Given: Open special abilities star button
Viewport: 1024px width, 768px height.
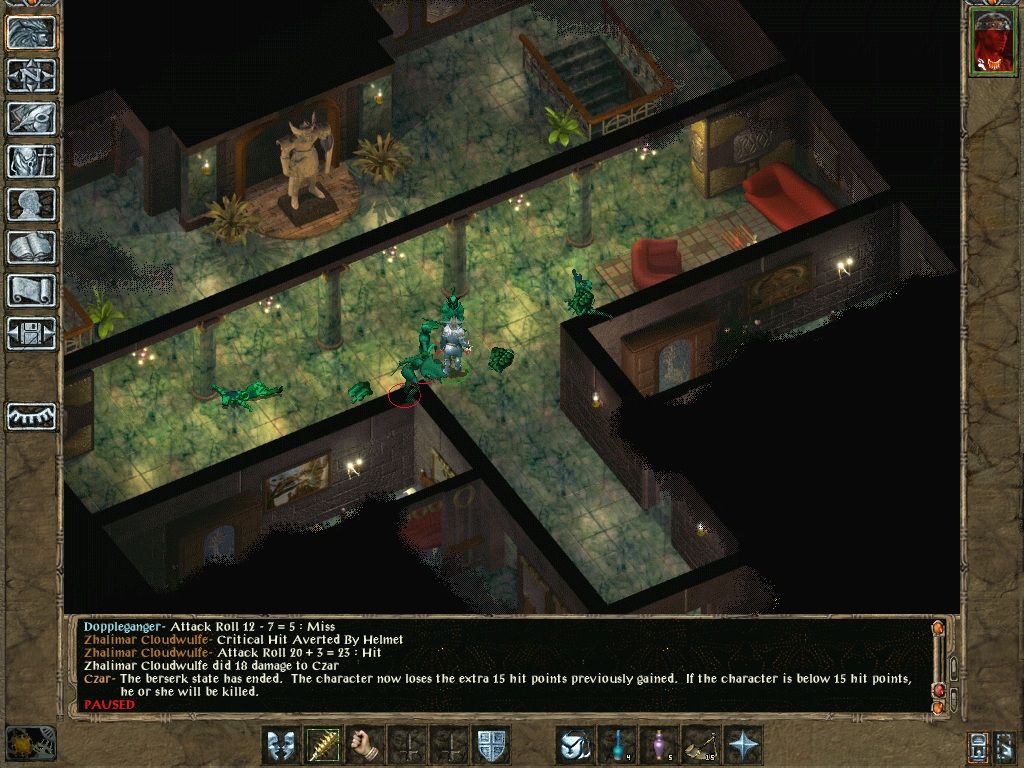Looking at the screenshot, I should [743, 746].
